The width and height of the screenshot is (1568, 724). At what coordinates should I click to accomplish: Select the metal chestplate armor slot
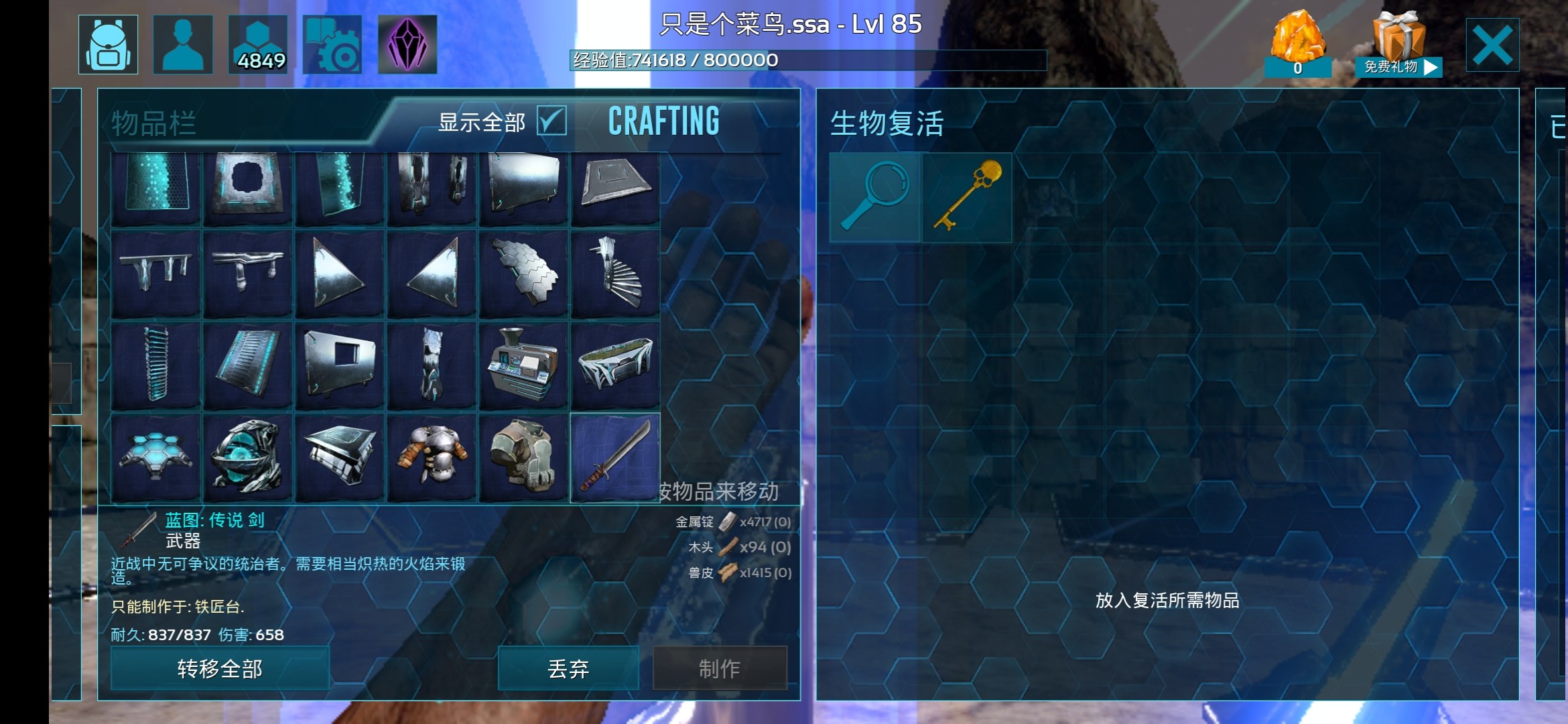432,457
